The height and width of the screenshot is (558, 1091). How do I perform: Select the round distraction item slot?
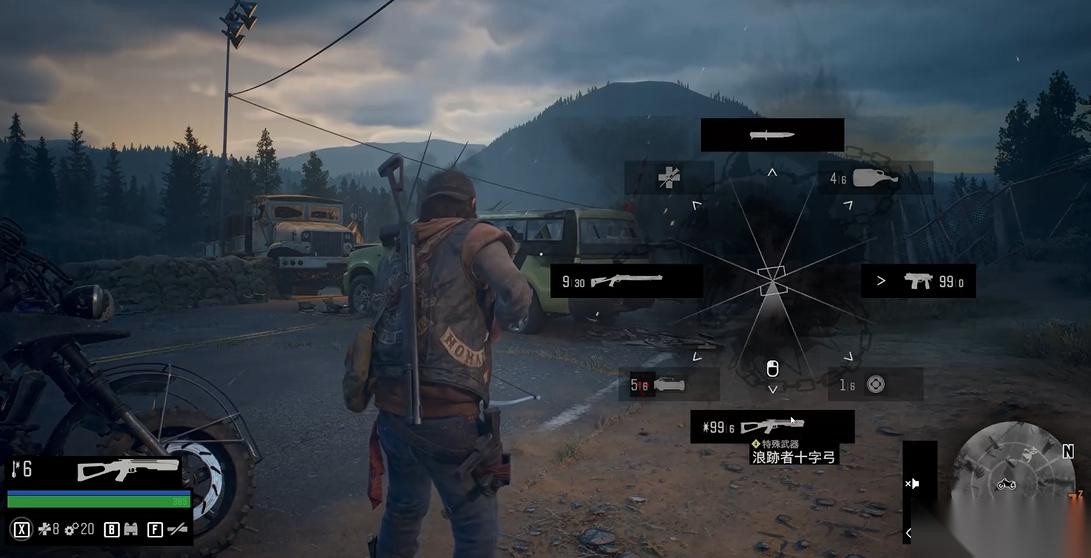(x=875, y=384)
